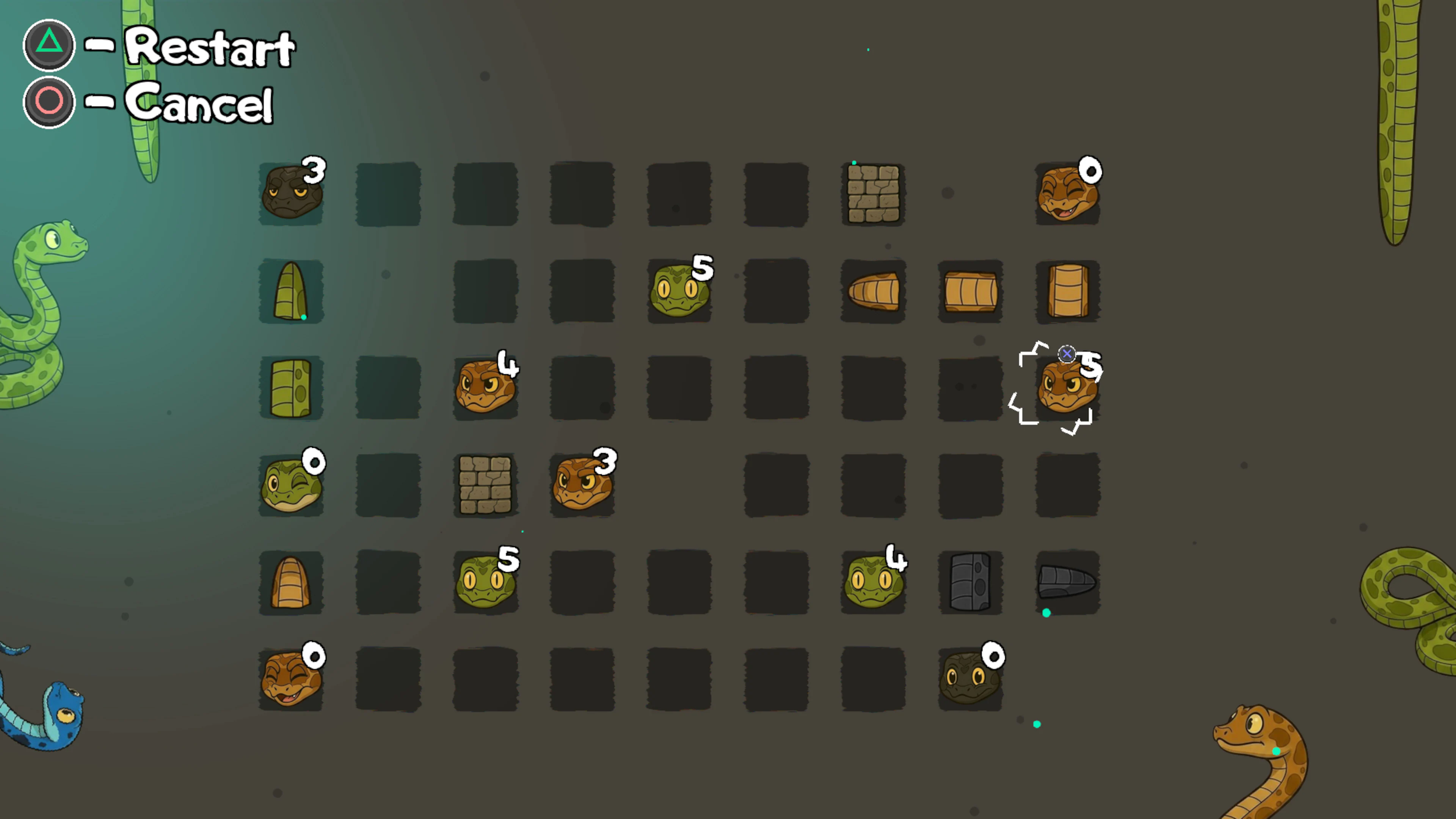Click the horizontal orange body segment

[x=971, y=291]
